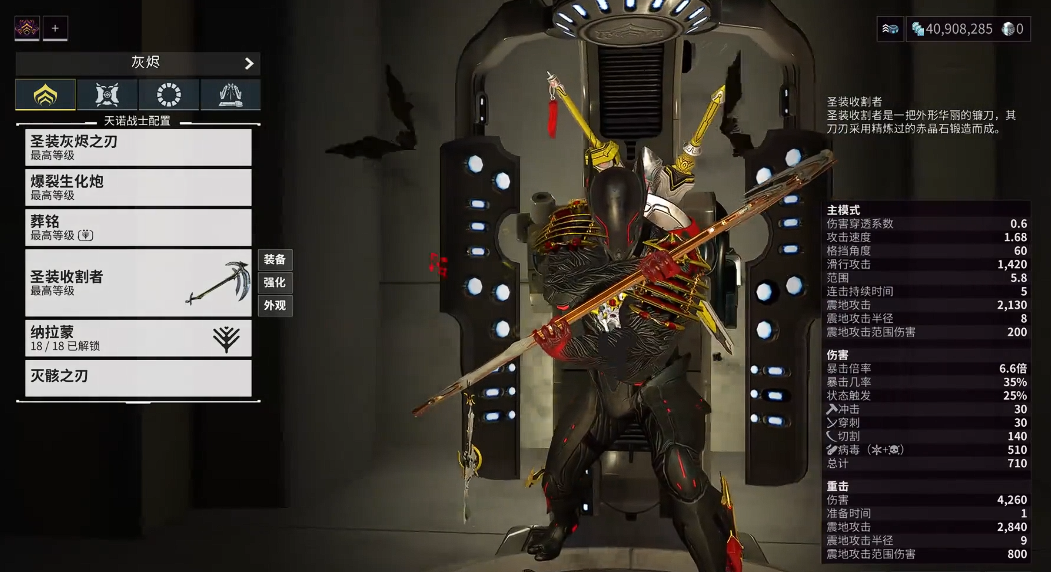Open the 纳拉蒙 focus school slot
1051x572 pixels.
coord(138,338)
